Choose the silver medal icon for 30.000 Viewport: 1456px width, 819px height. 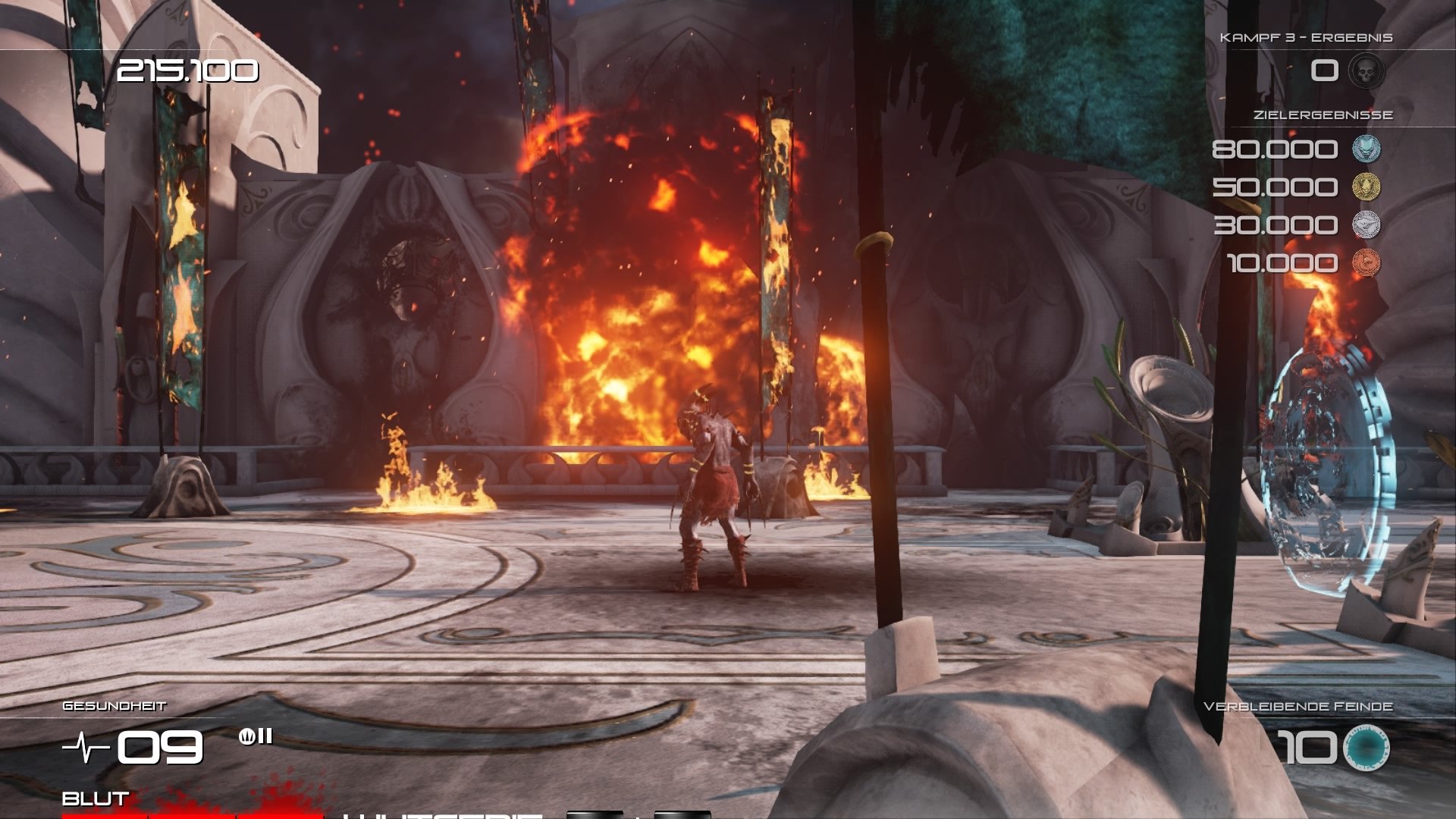coord(1367,224)
